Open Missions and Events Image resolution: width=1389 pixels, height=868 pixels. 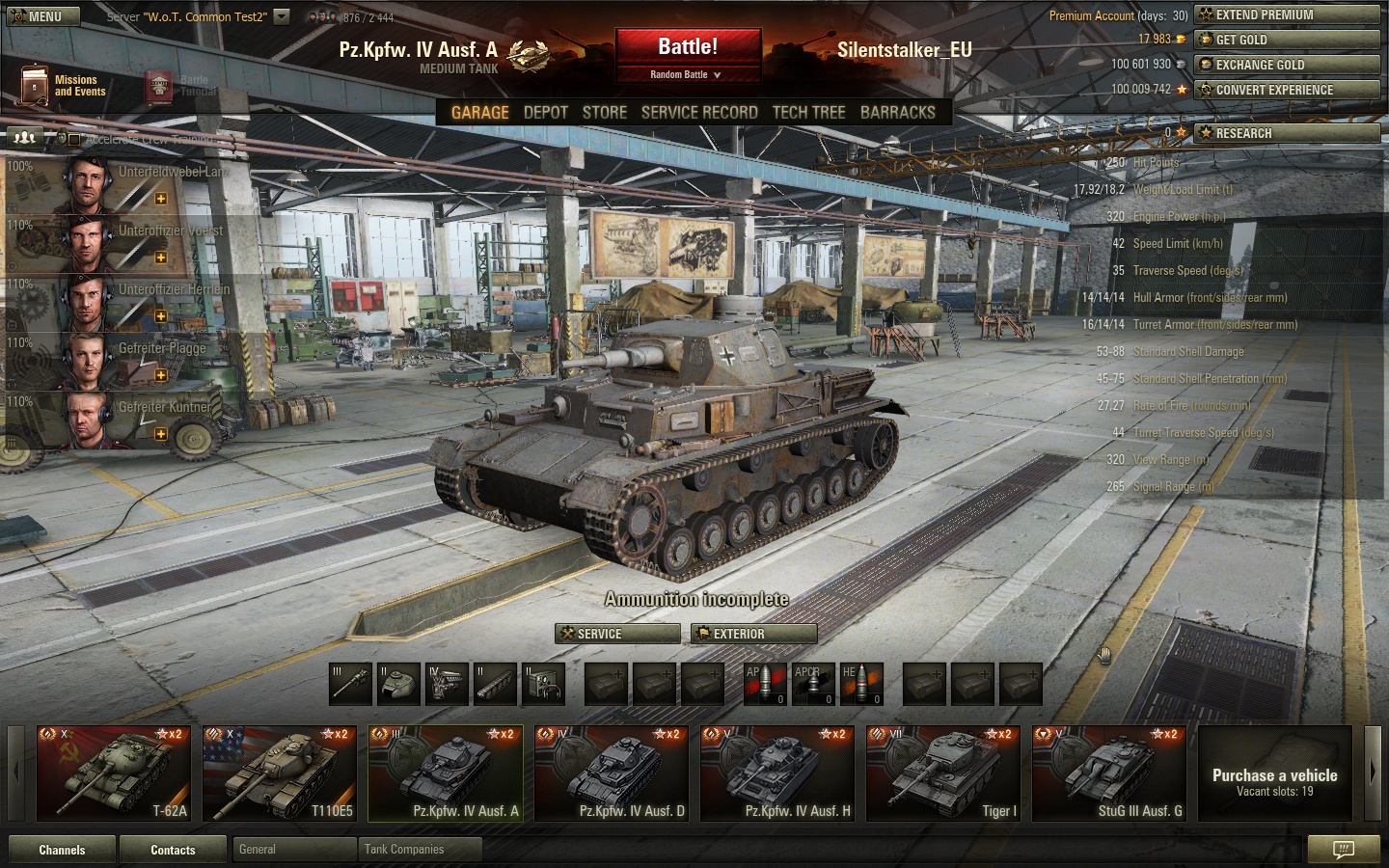63,86
